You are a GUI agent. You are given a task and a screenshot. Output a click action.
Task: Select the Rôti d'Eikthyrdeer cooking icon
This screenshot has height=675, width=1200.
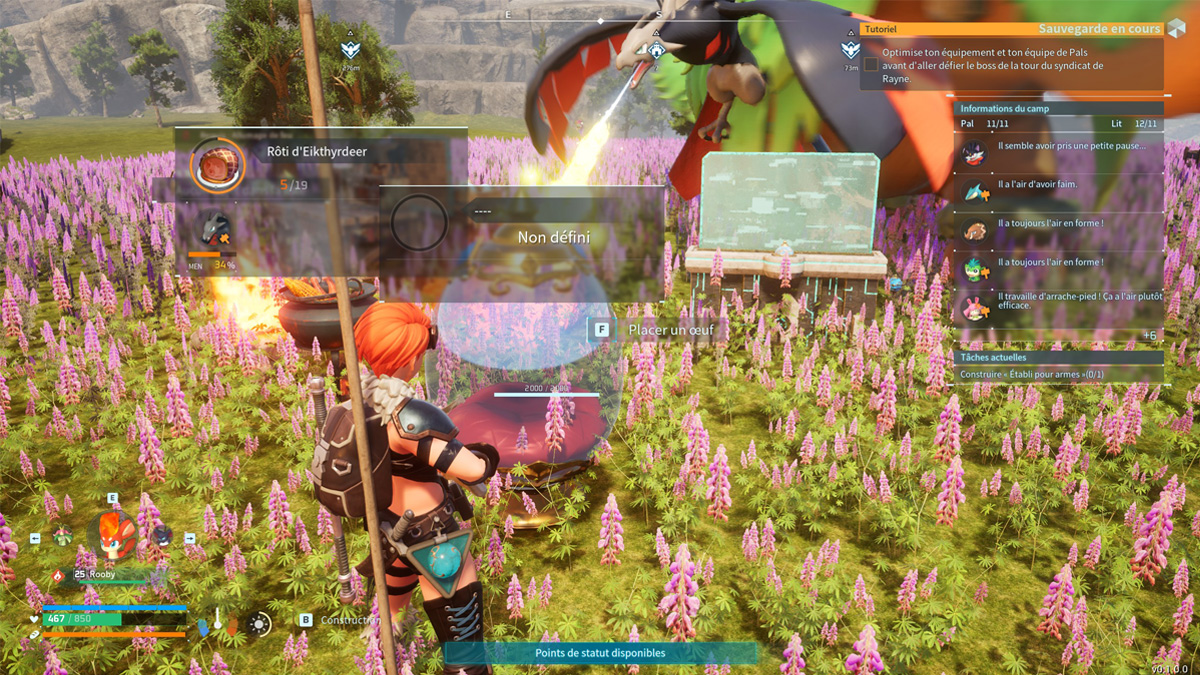pyautogui.click(x=217, y=165)
